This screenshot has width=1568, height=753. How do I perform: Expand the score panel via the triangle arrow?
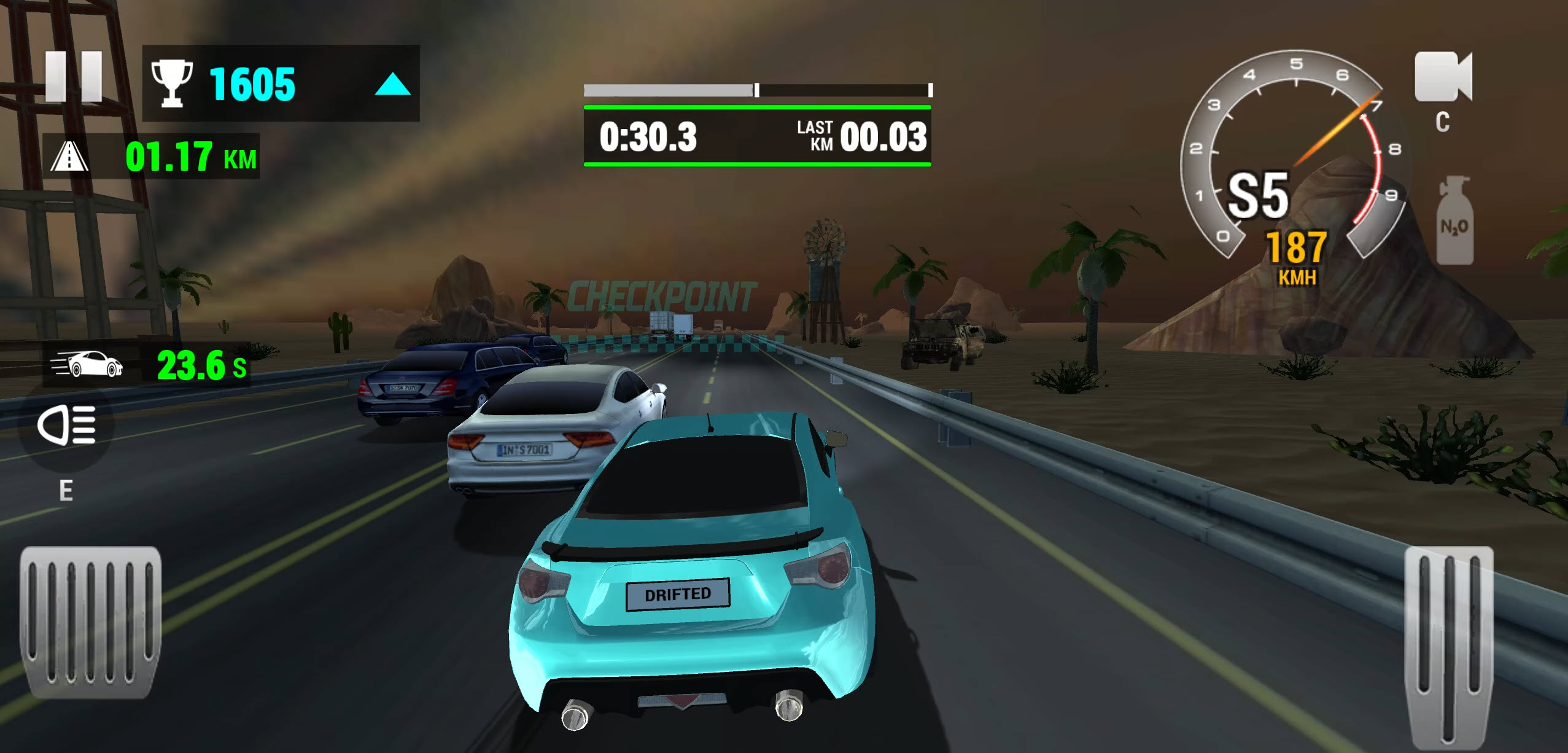[395, 82]
